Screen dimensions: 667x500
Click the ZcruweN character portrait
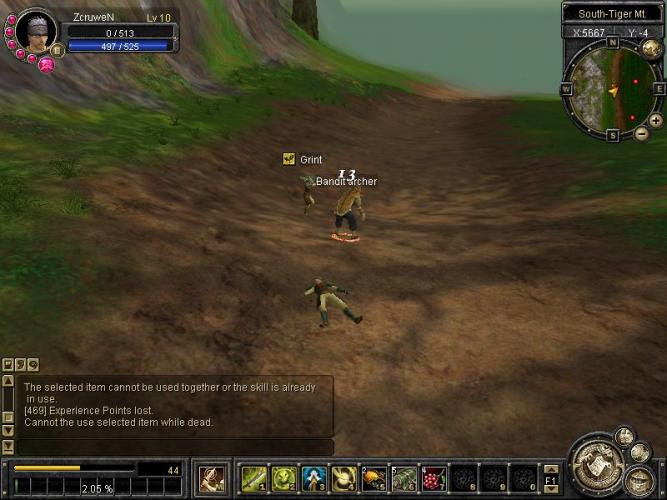coord(31,32)
